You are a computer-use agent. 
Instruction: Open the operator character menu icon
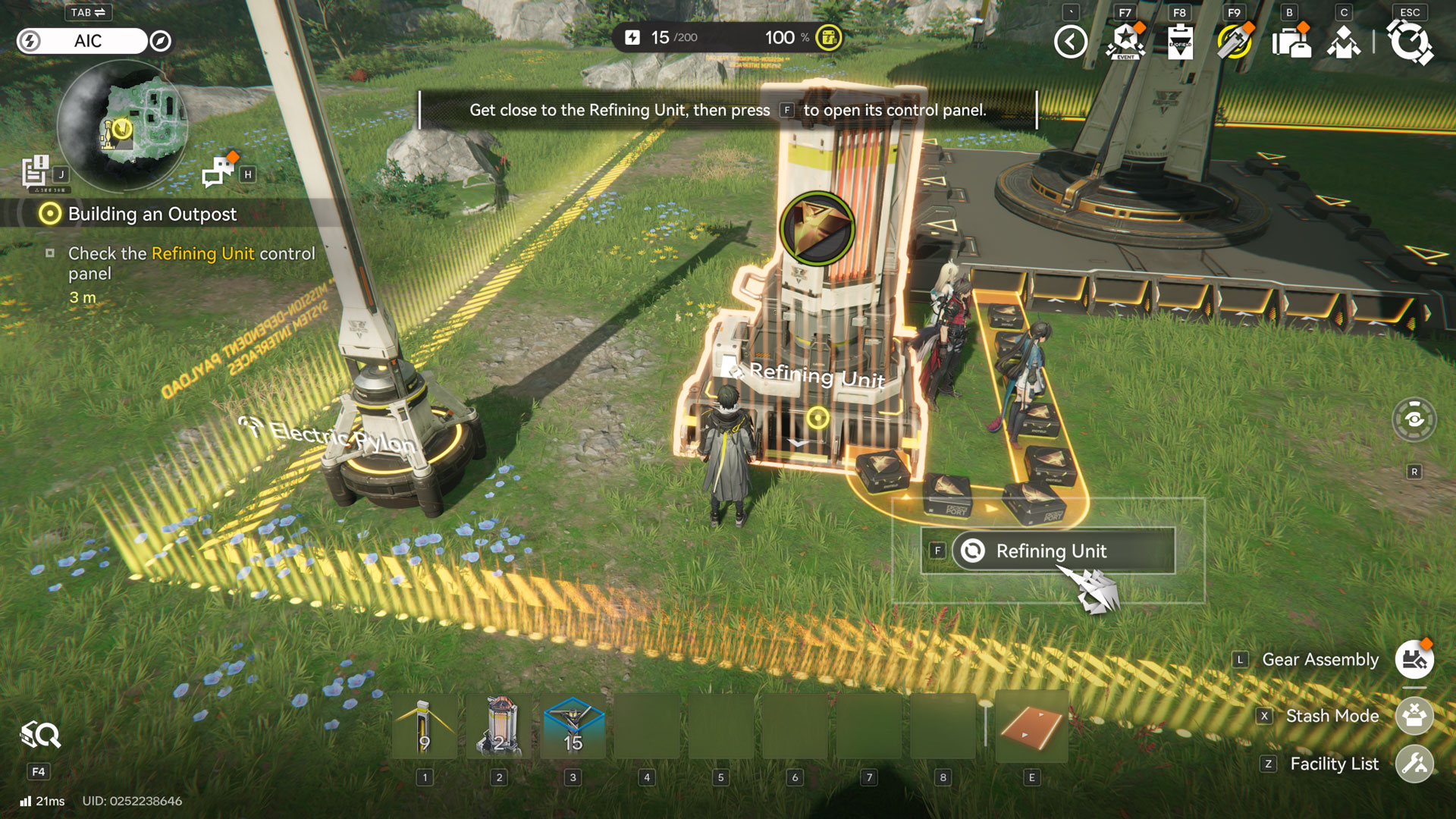click(x=1344, y=42)
